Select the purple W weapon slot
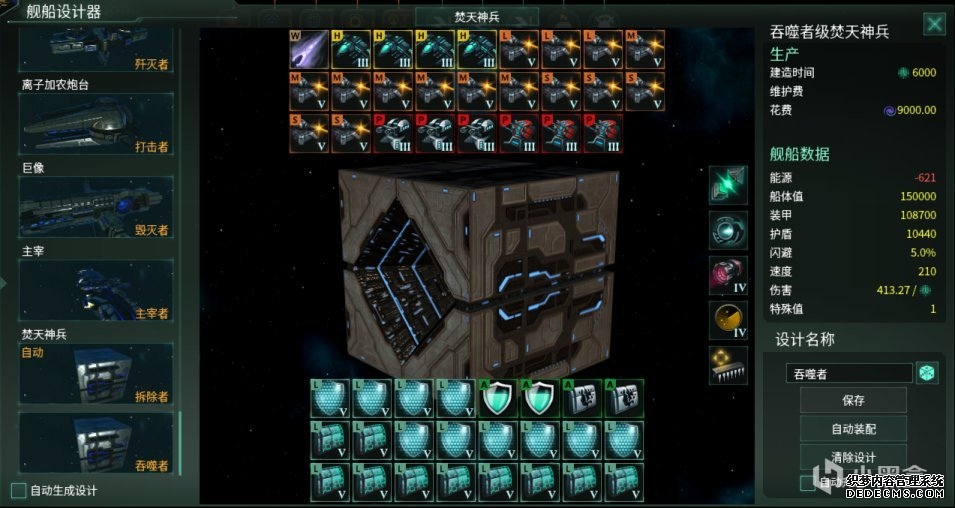955x508 pixels. 308,49
